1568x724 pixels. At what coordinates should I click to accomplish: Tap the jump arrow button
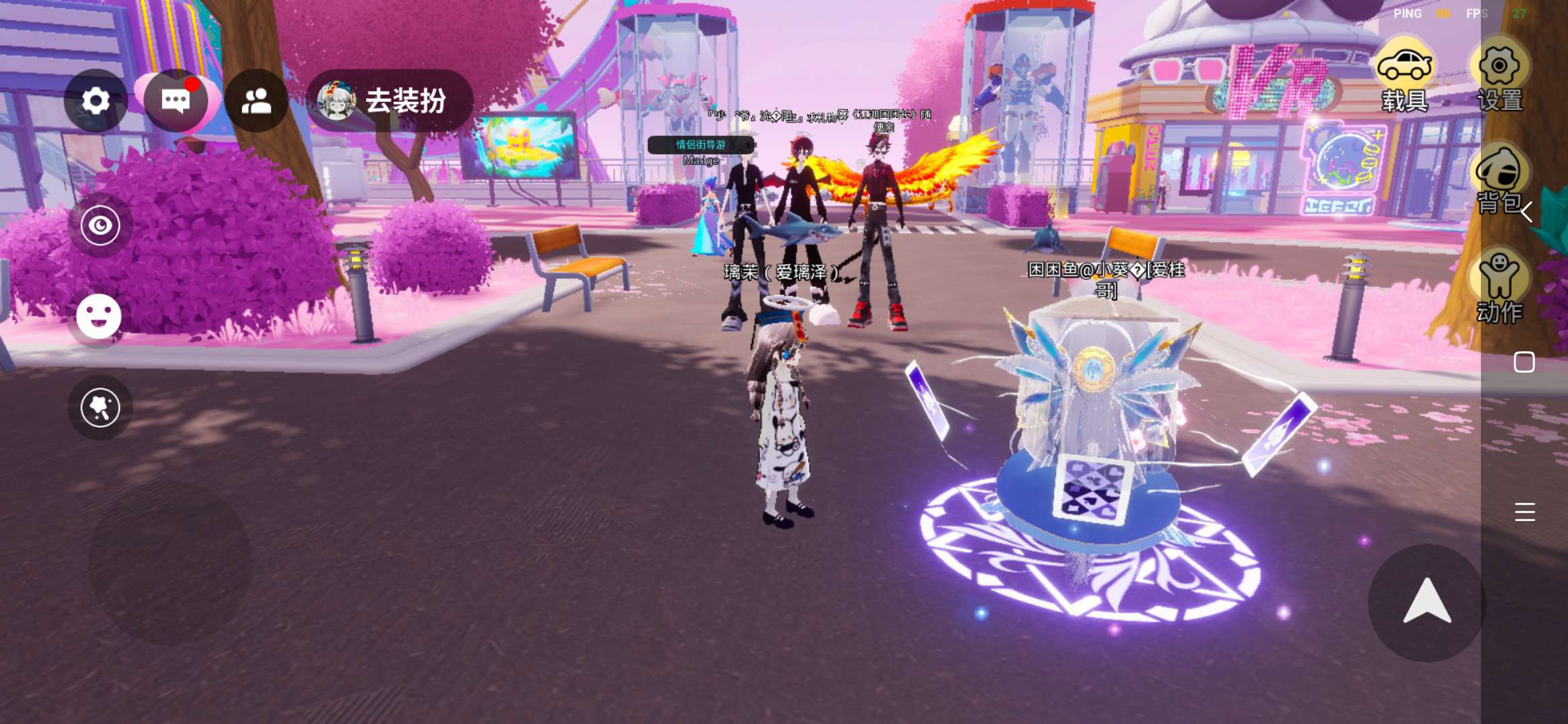tap(1427, 602)
